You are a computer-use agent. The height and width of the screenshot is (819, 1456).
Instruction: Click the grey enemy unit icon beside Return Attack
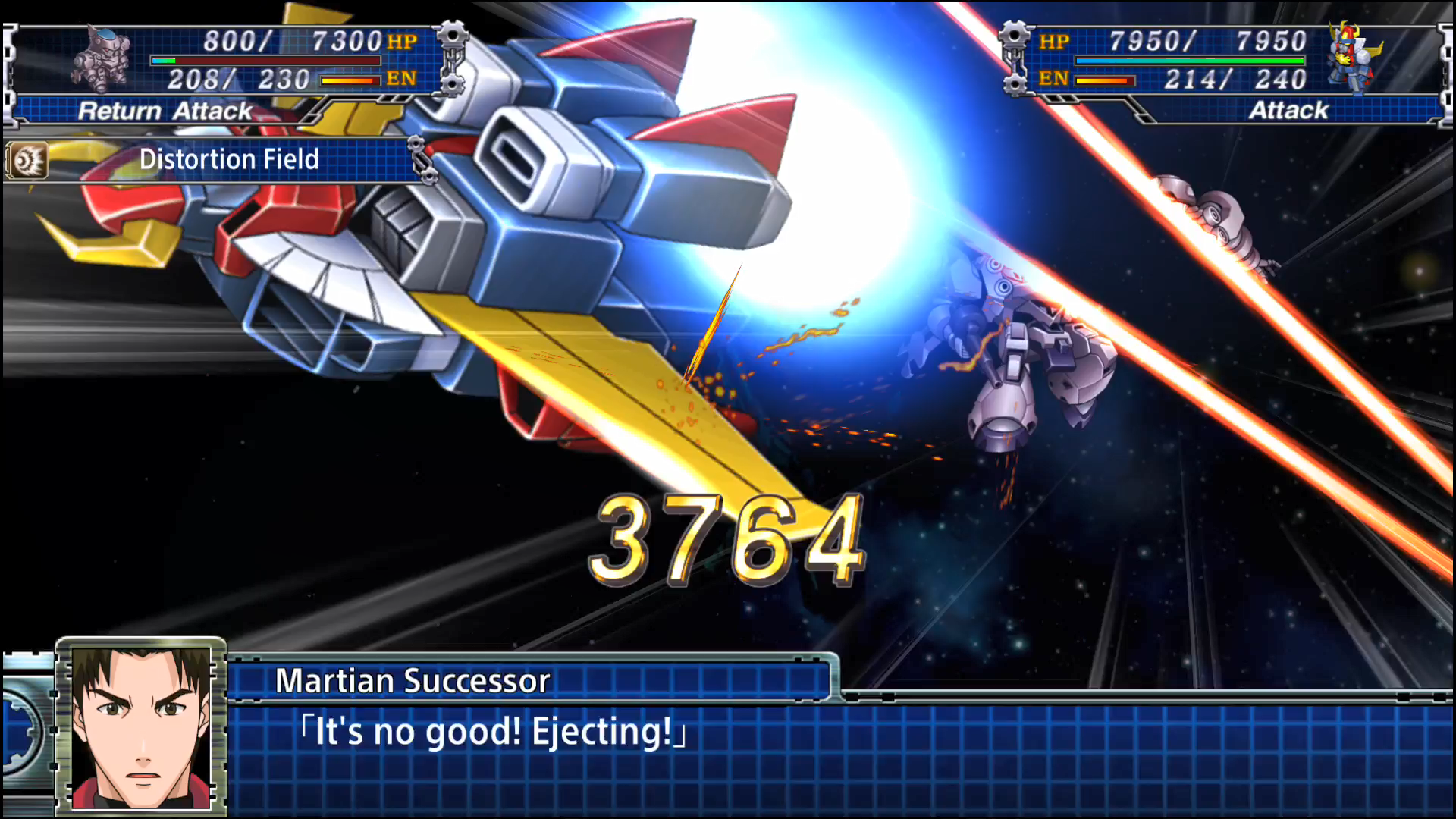point(102,58)
